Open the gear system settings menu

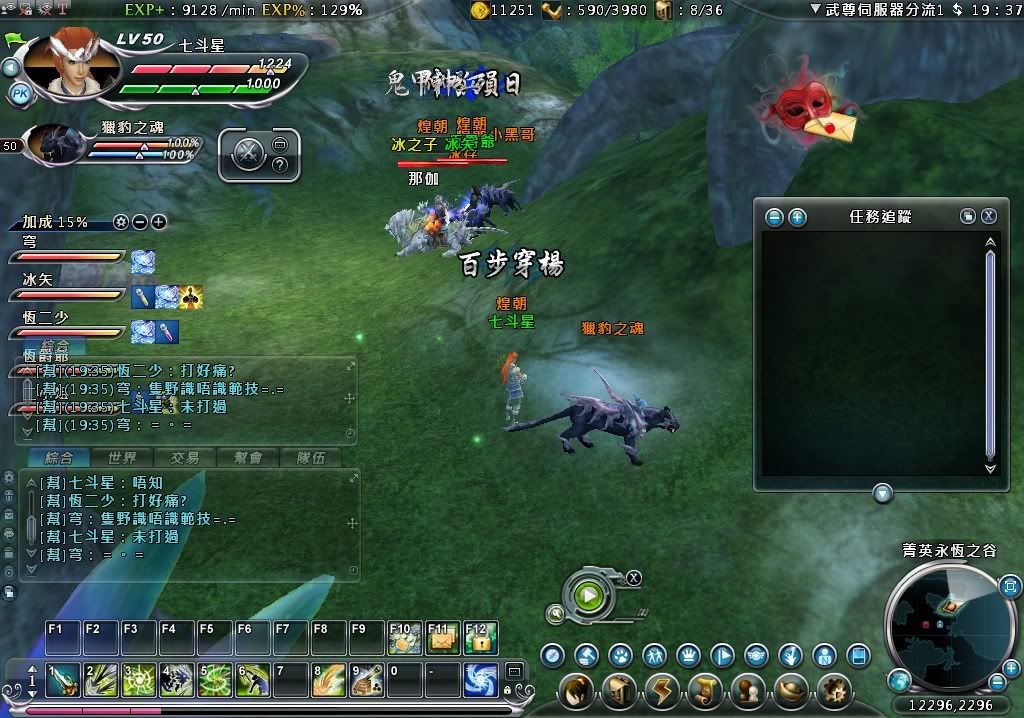point(833,690)
